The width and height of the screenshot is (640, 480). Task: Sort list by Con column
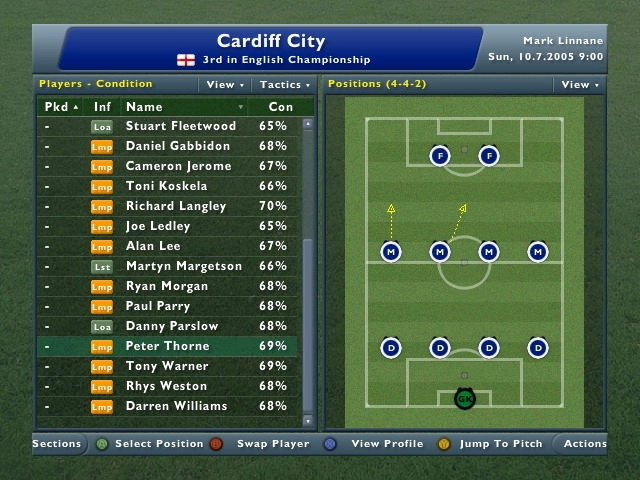tap(281, 107)
